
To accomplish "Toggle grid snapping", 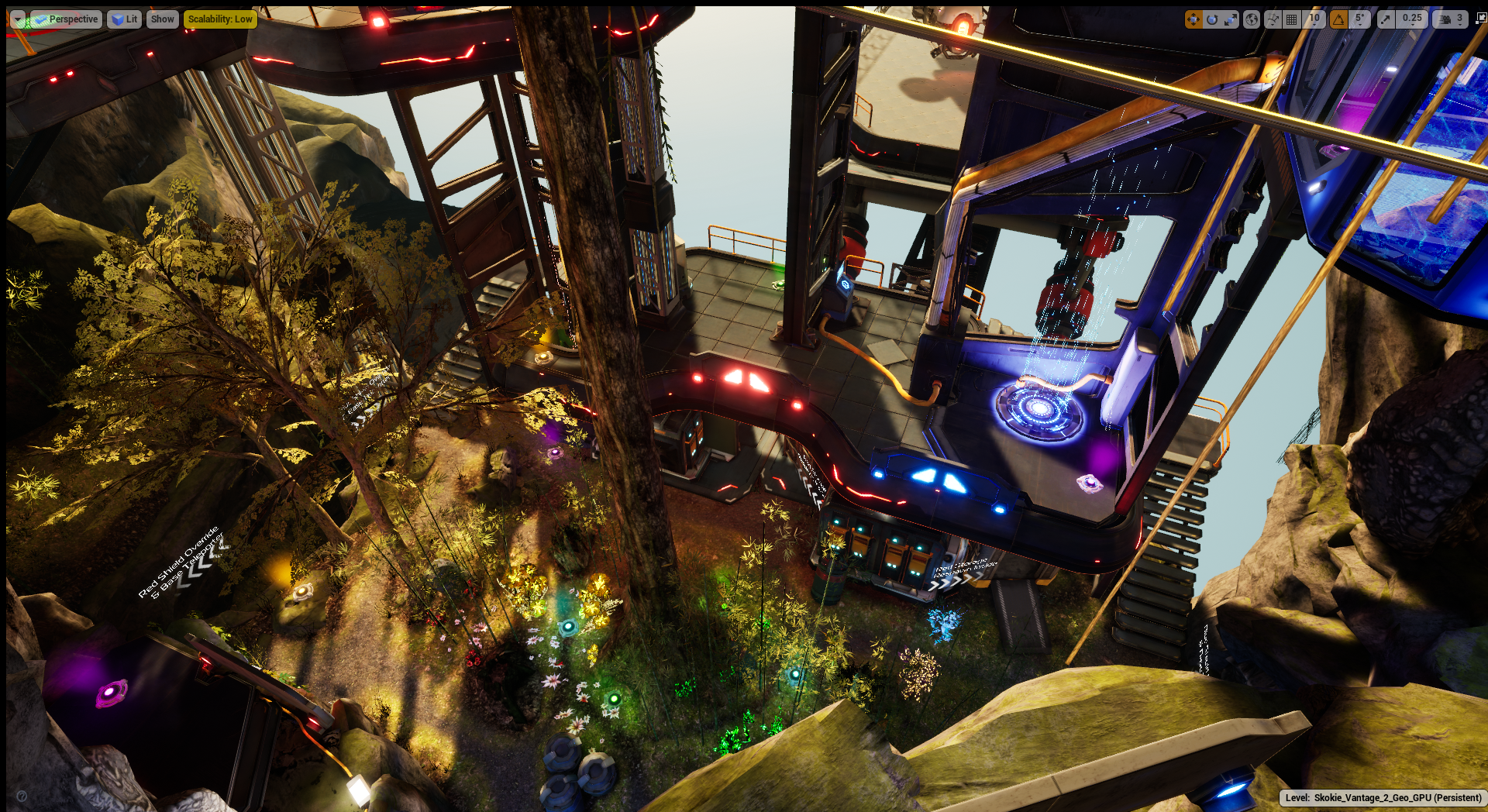I will 1292,19.
